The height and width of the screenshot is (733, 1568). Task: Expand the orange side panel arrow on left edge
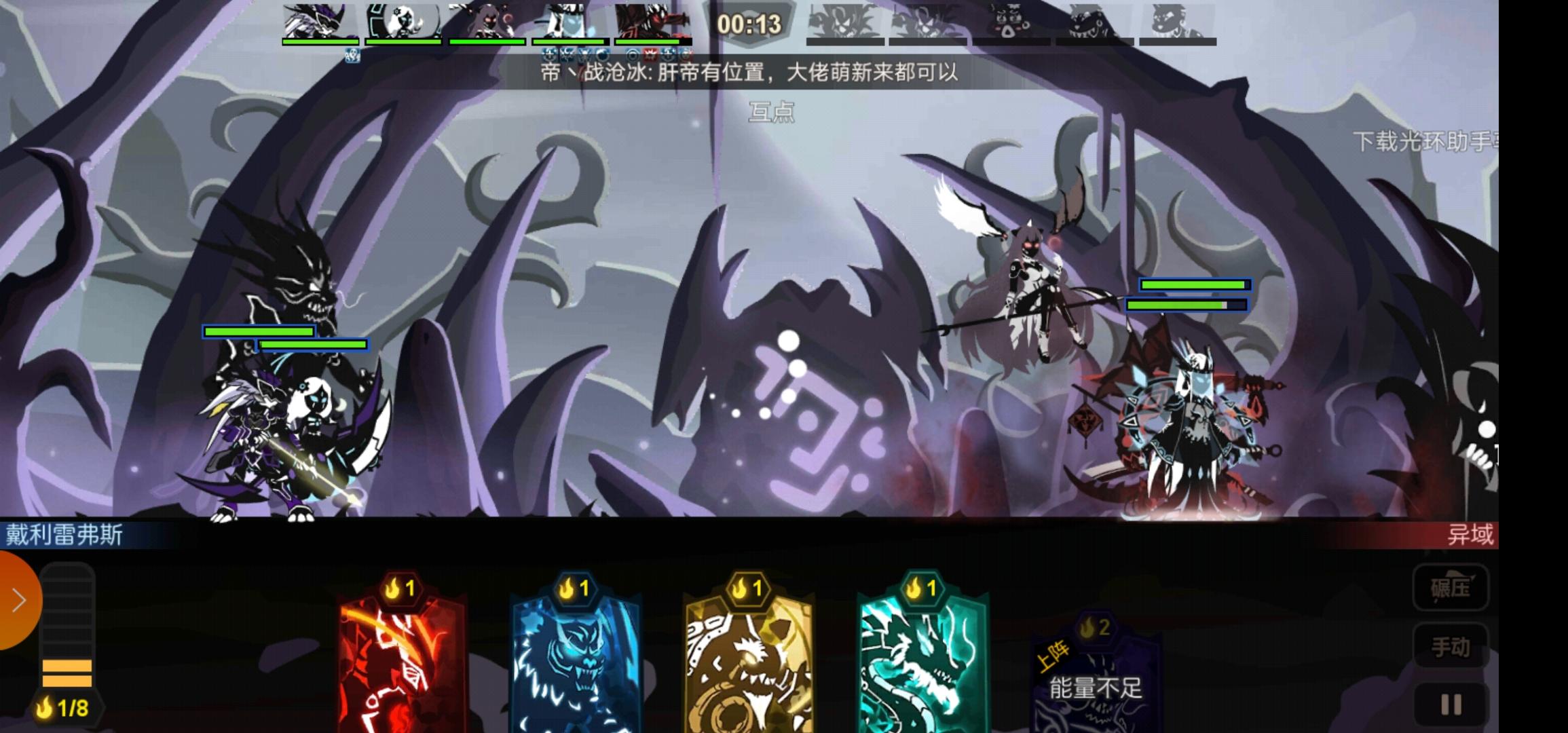(17, 600)
